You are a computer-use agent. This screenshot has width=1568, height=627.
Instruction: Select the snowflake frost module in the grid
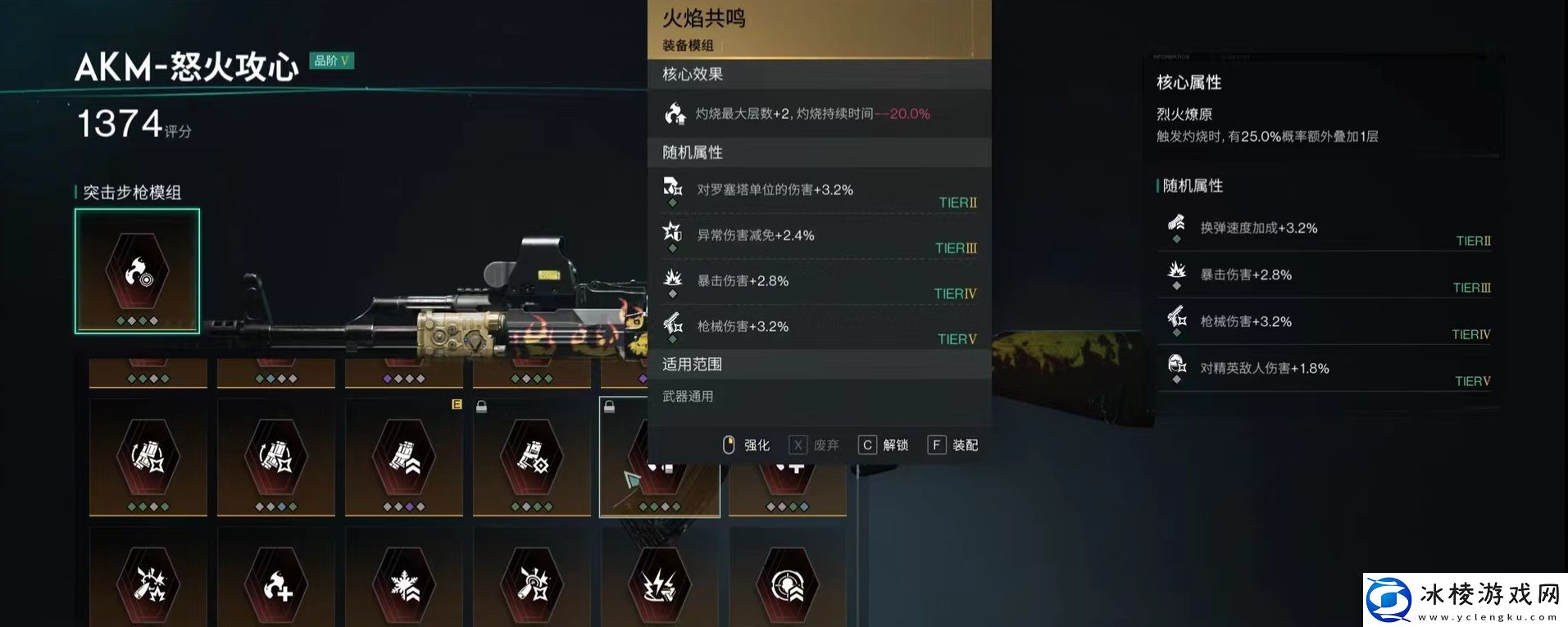coord(403,584)
